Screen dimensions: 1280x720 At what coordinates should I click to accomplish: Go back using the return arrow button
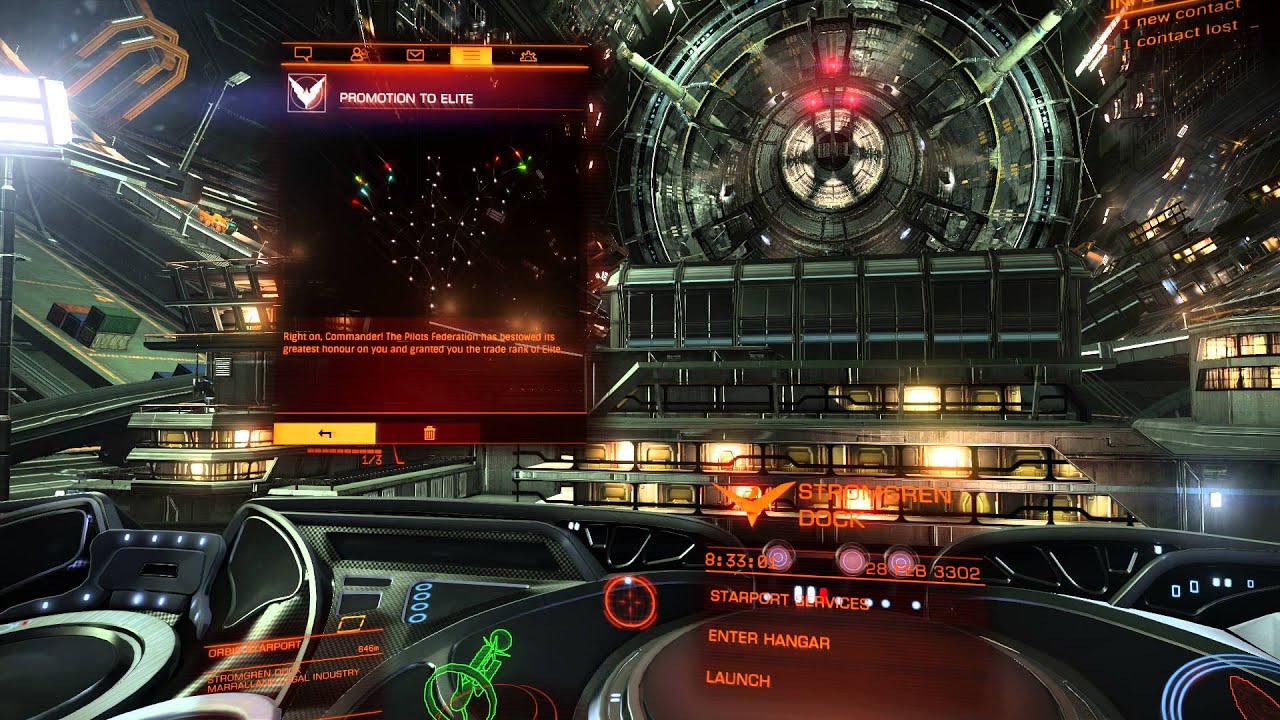click(x=325, y=433)
